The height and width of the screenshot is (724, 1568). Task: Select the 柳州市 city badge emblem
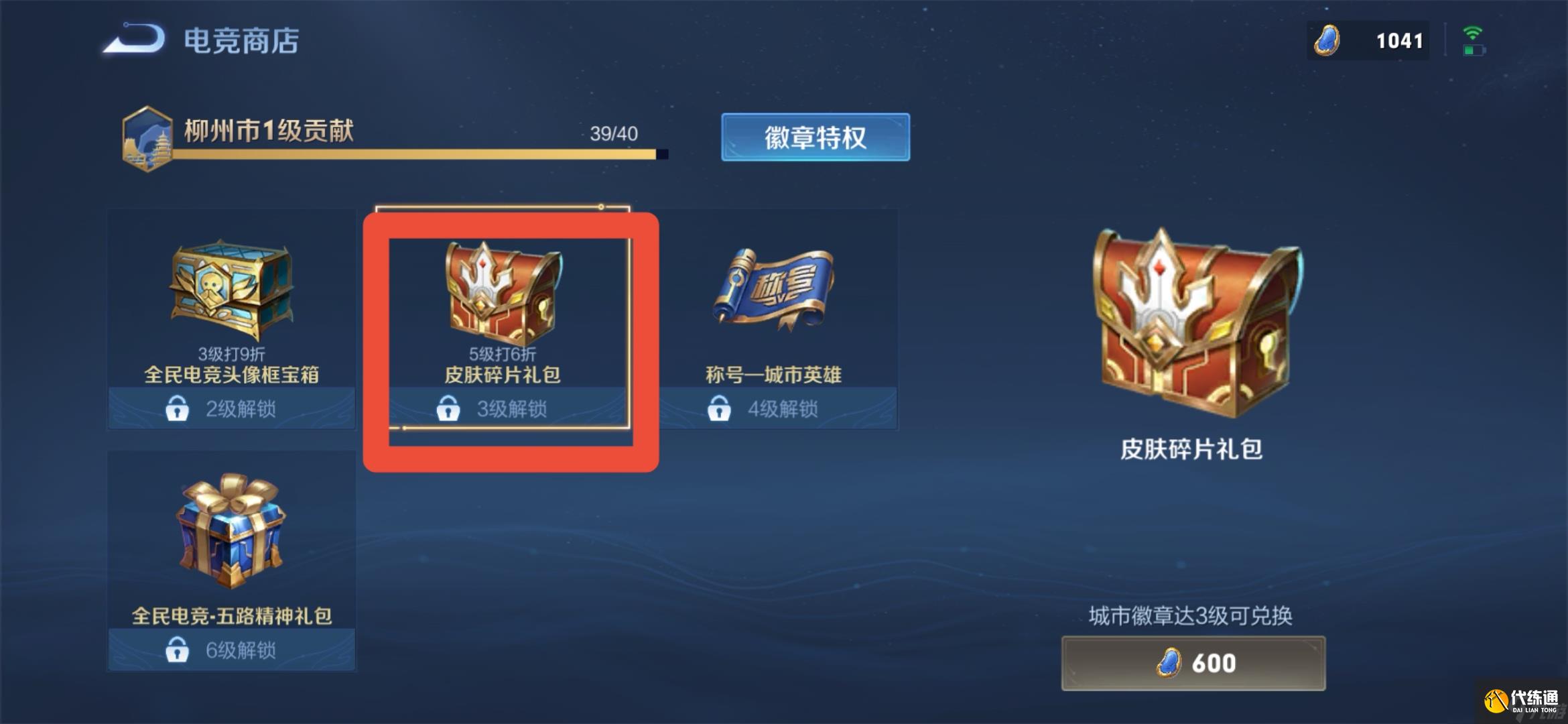149,139
